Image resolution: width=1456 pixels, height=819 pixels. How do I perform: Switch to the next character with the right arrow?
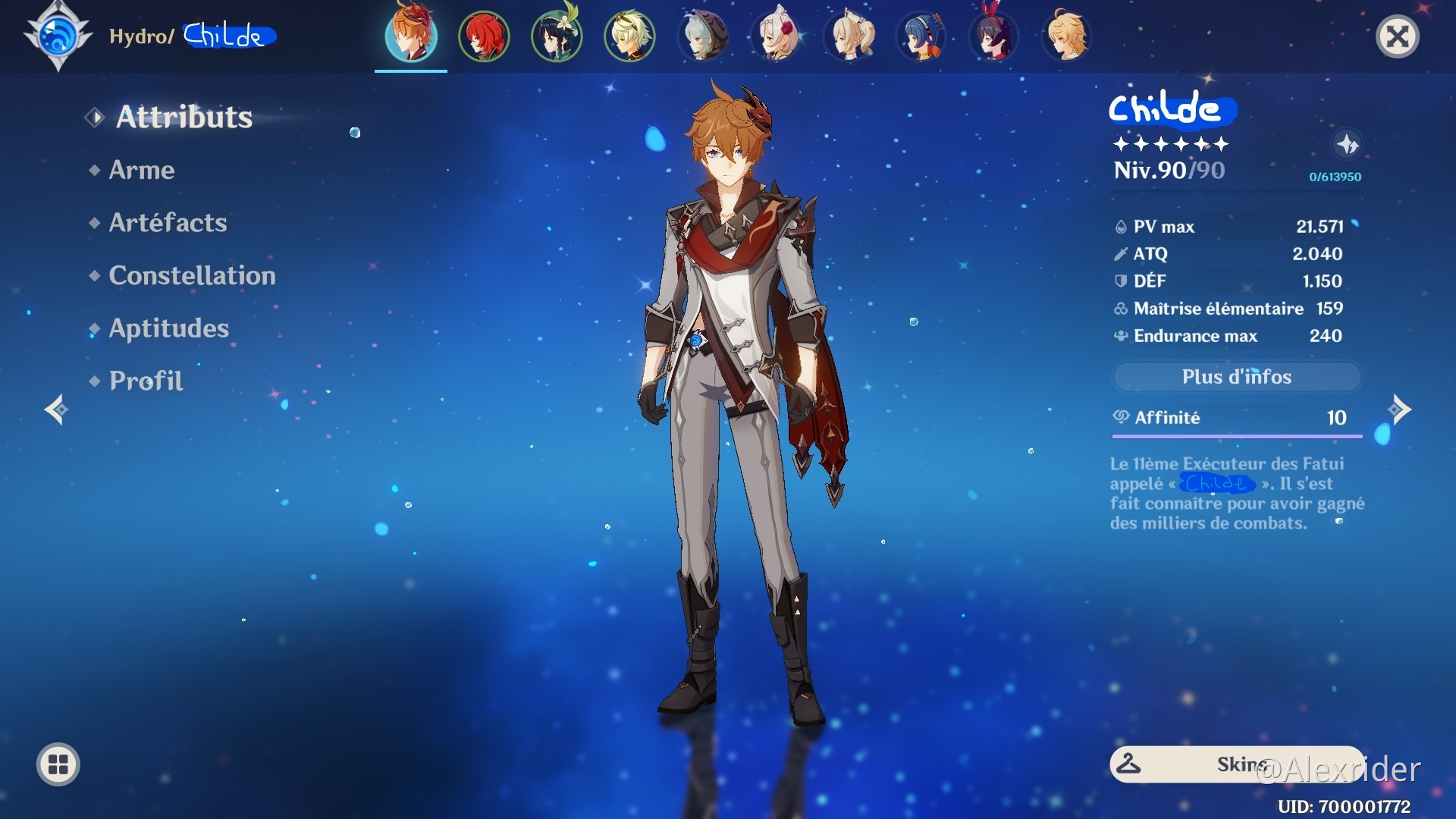(1399, 409)
